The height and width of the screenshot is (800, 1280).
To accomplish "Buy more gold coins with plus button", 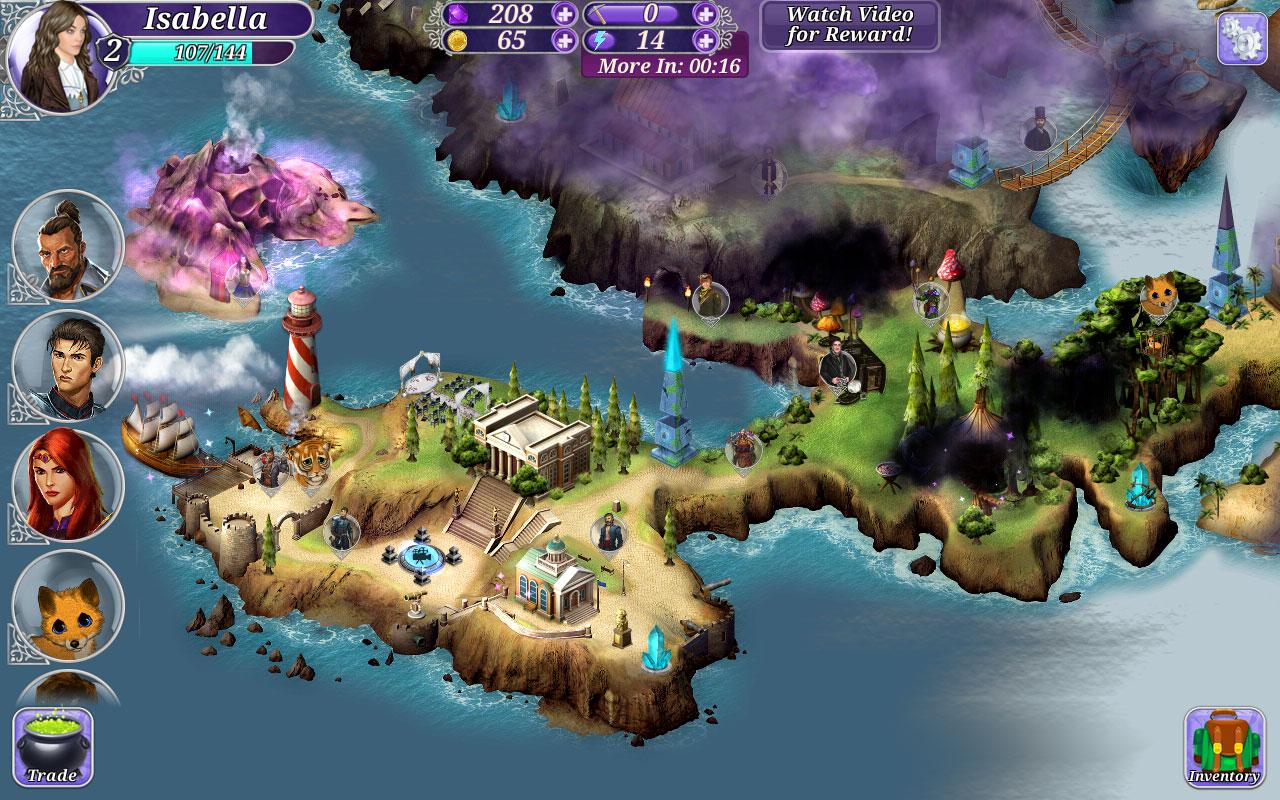I will point(564,40).
